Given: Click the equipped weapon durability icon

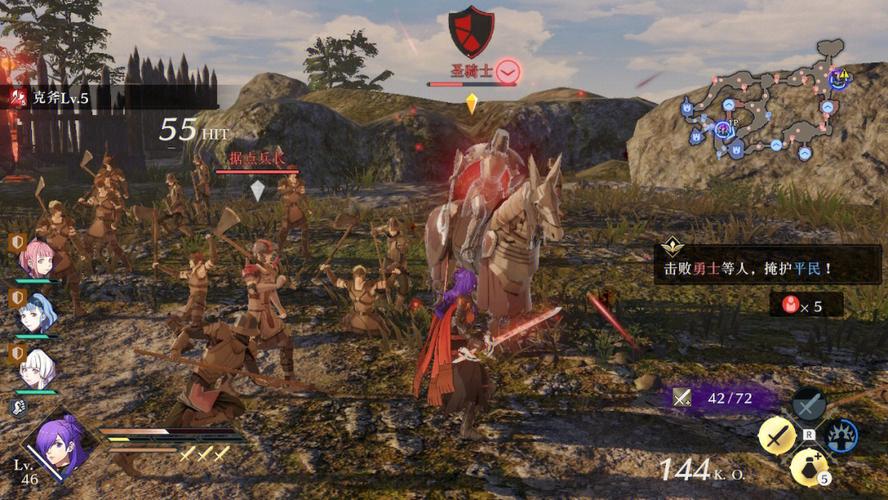Looking at the screenshot, I should (x=683, y=397).
